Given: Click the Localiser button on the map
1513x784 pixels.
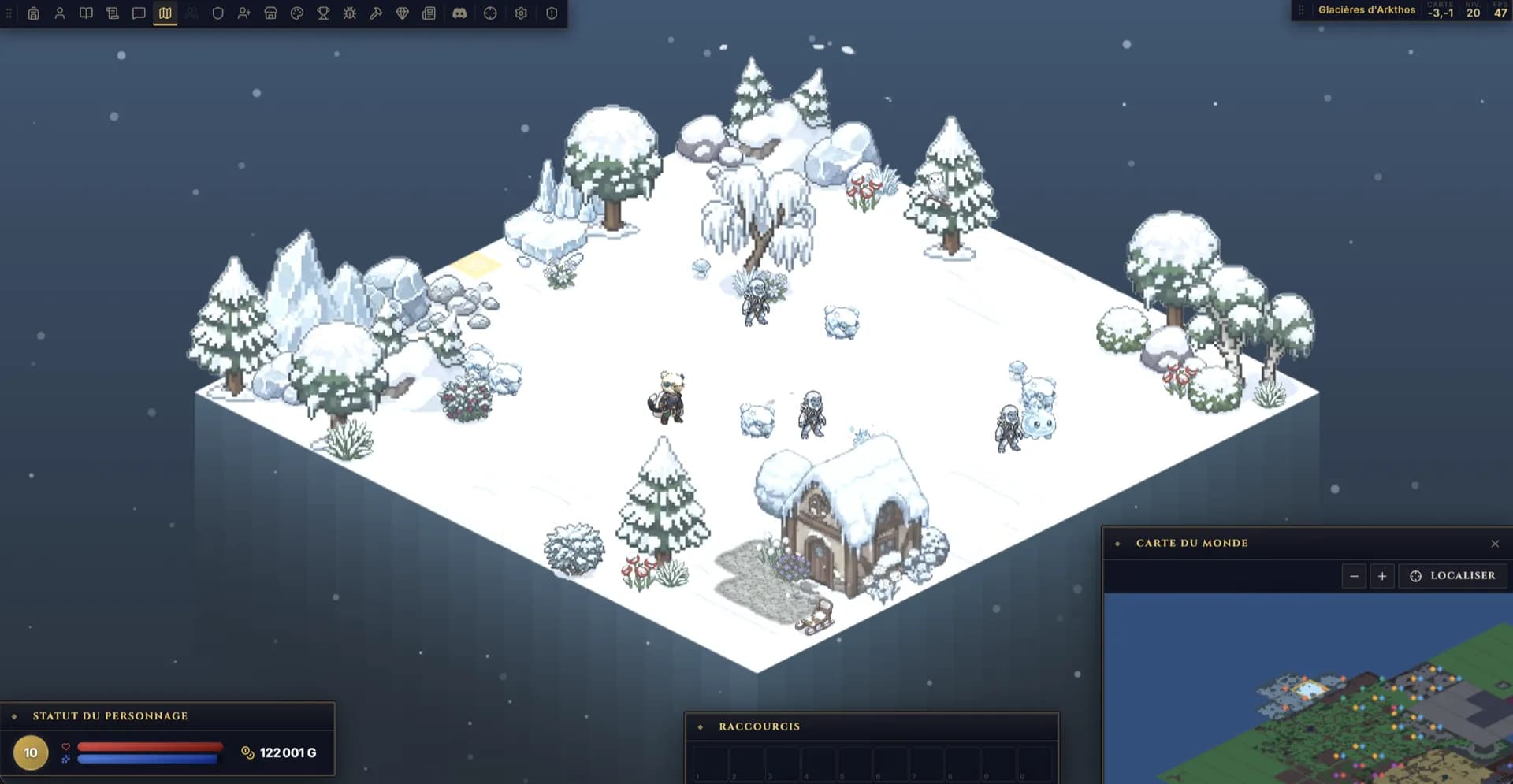Looking at the screenshot, I should pos(1452,576).
